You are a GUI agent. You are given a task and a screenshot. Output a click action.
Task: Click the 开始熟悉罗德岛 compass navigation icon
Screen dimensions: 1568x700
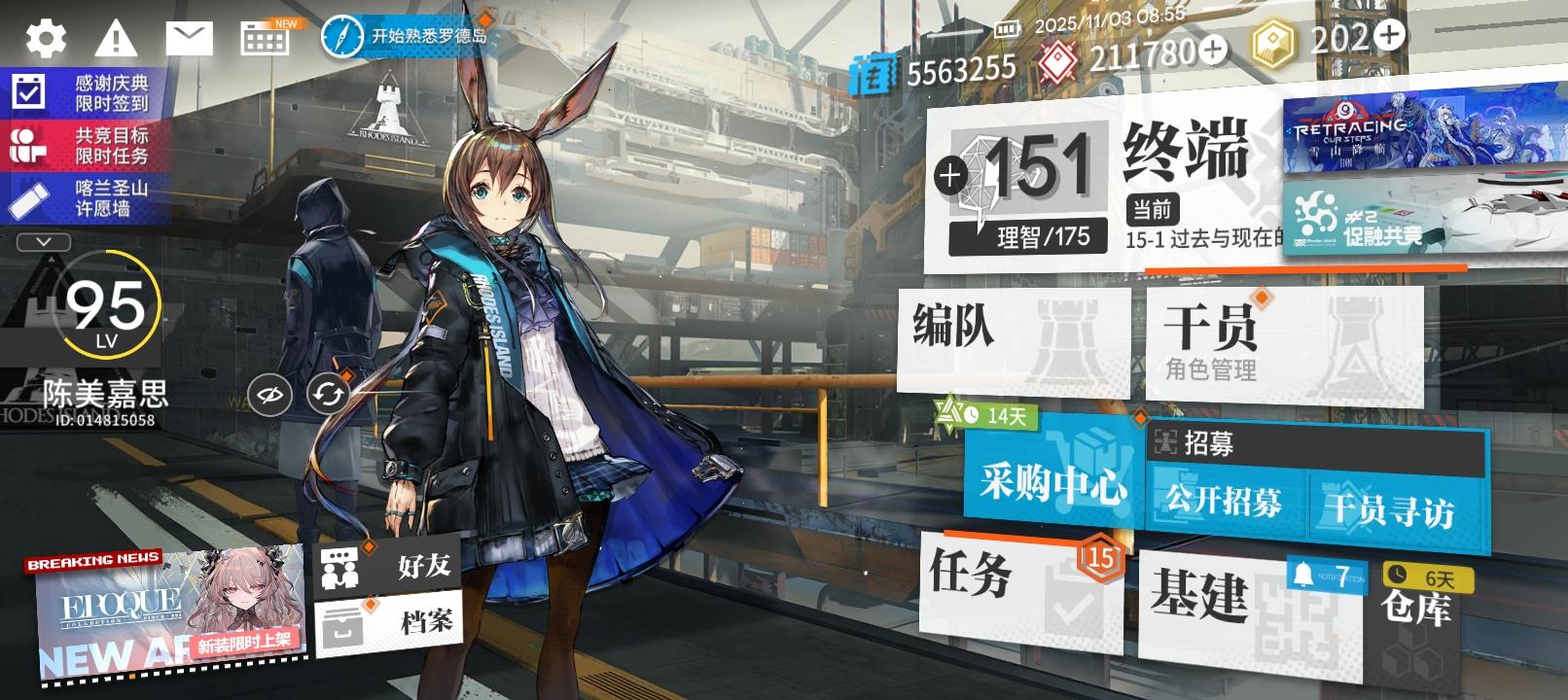coord(340,32)
